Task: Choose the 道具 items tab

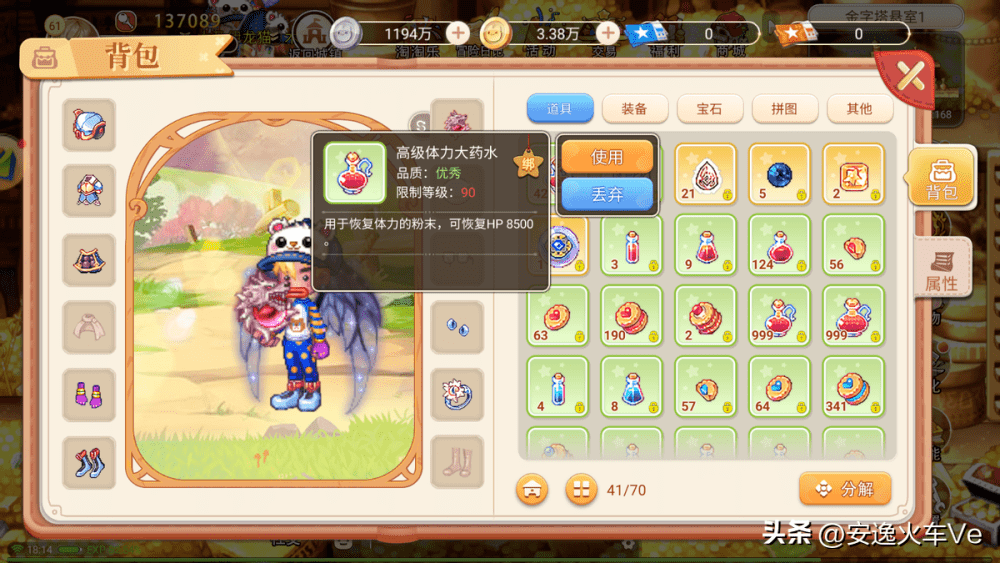Action: point(560,108)
